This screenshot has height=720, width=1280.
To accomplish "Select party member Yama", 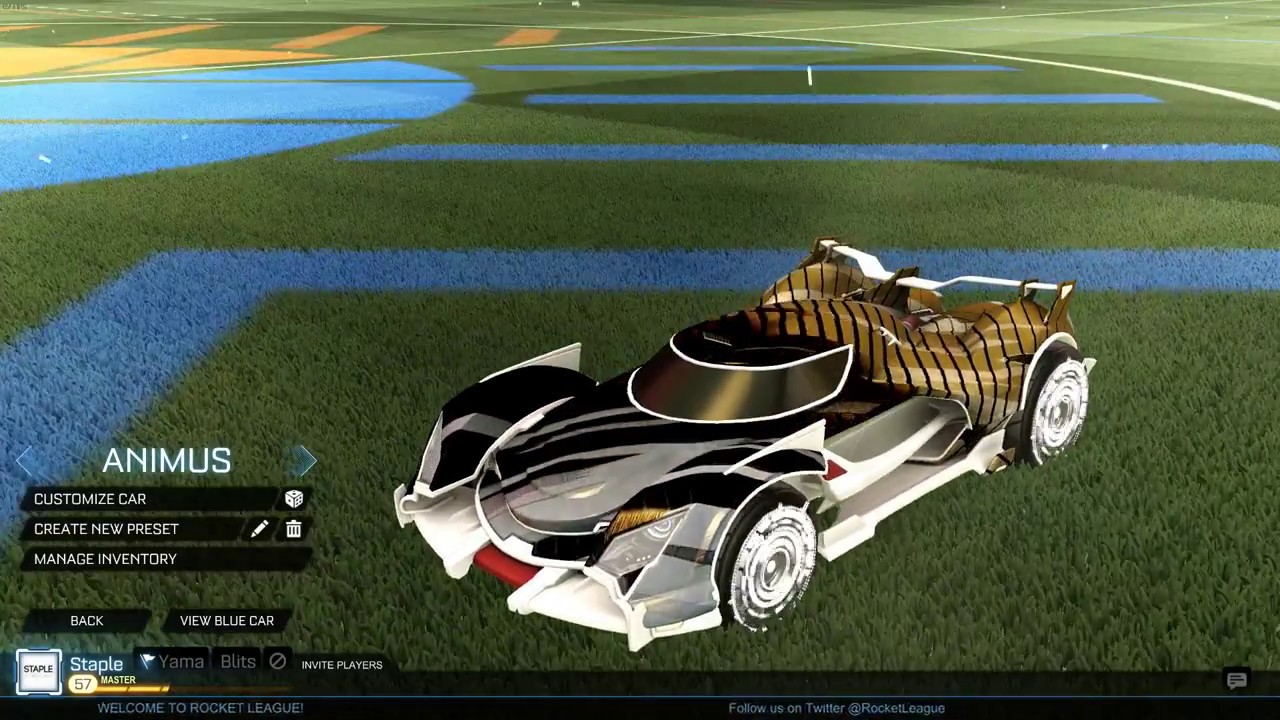I will coord(172,661).
